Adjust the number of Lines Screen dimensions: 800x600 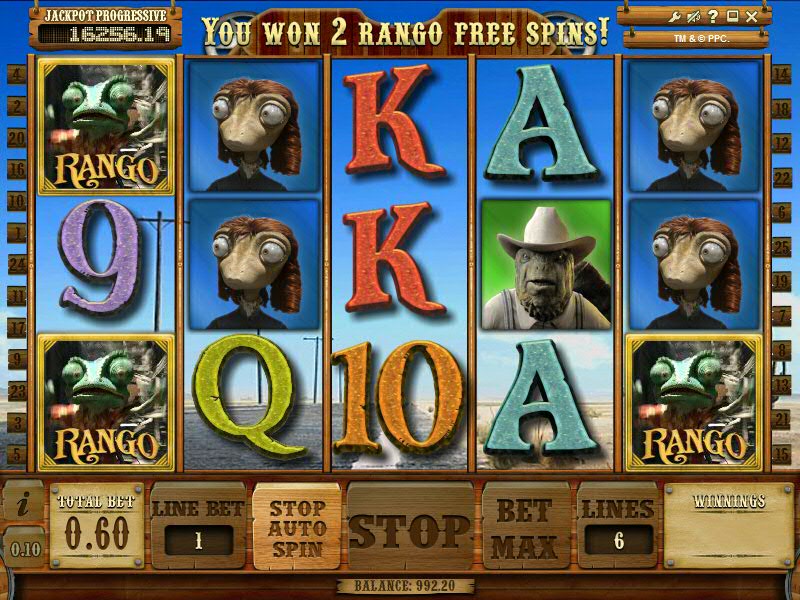(x=616, y=540)
